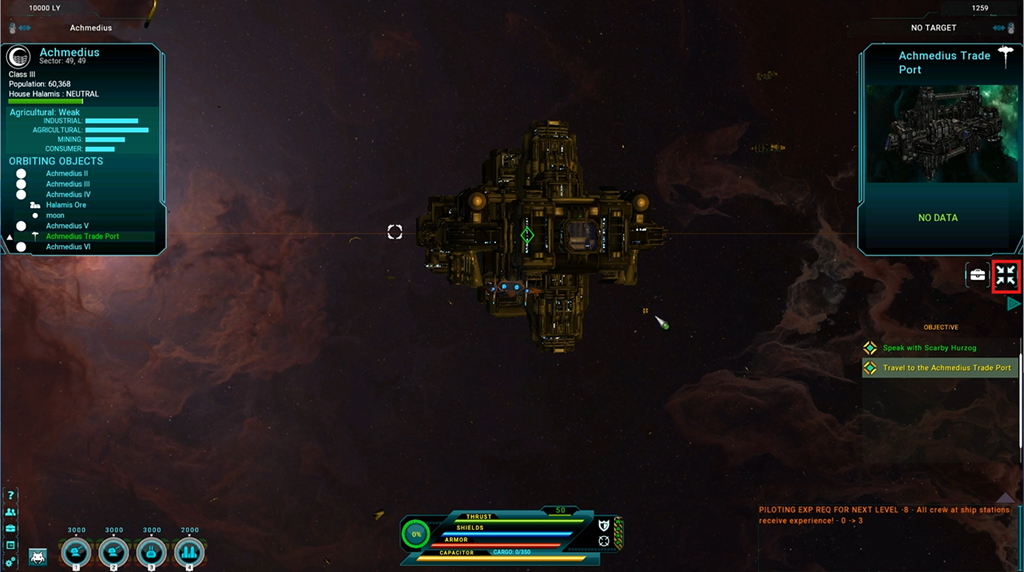Open the crew people icon menu
This screenshot has height=572, width=1024.
click(x=10, y=511)
